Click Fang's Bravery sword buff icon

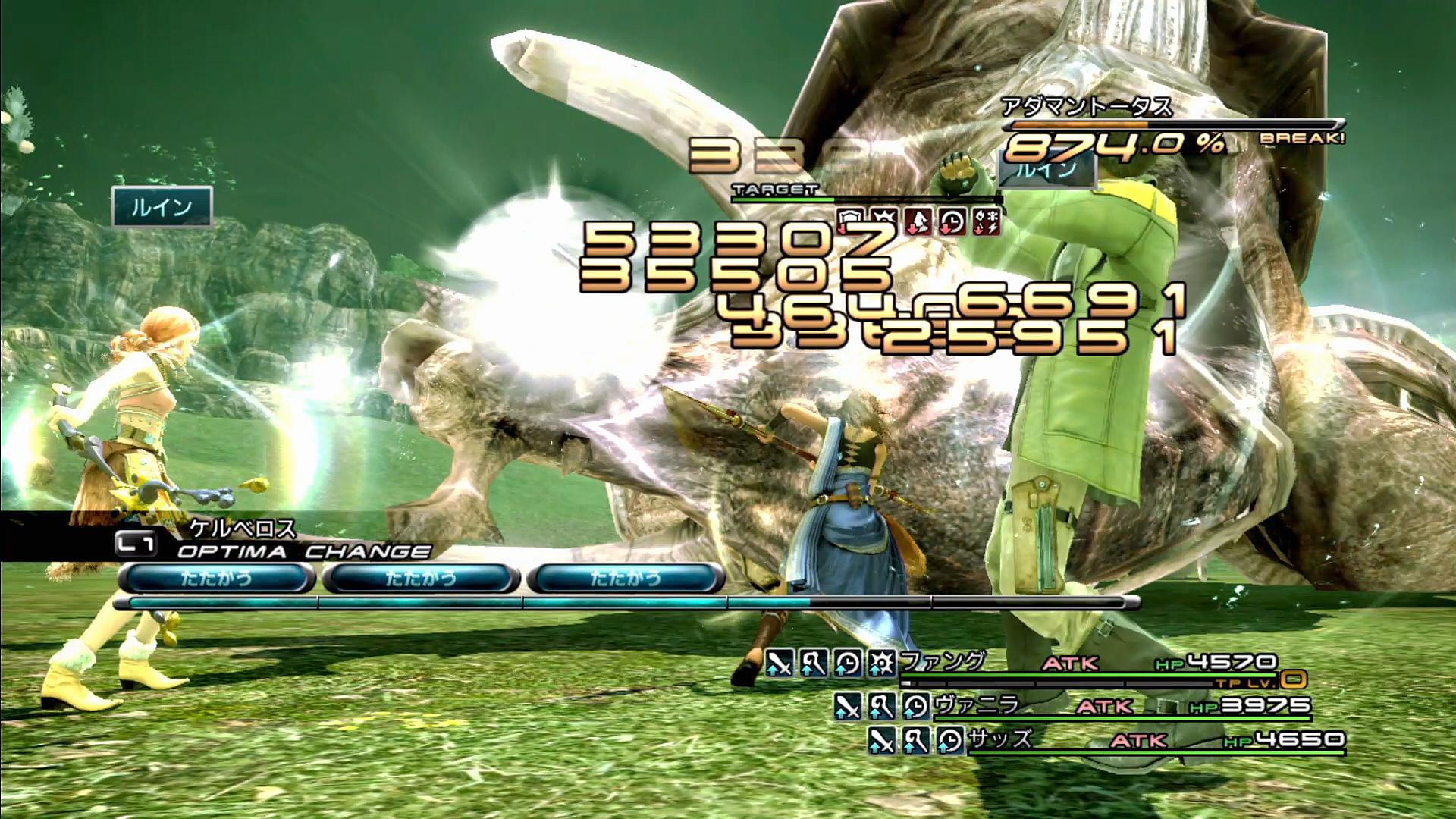[779, 664]
